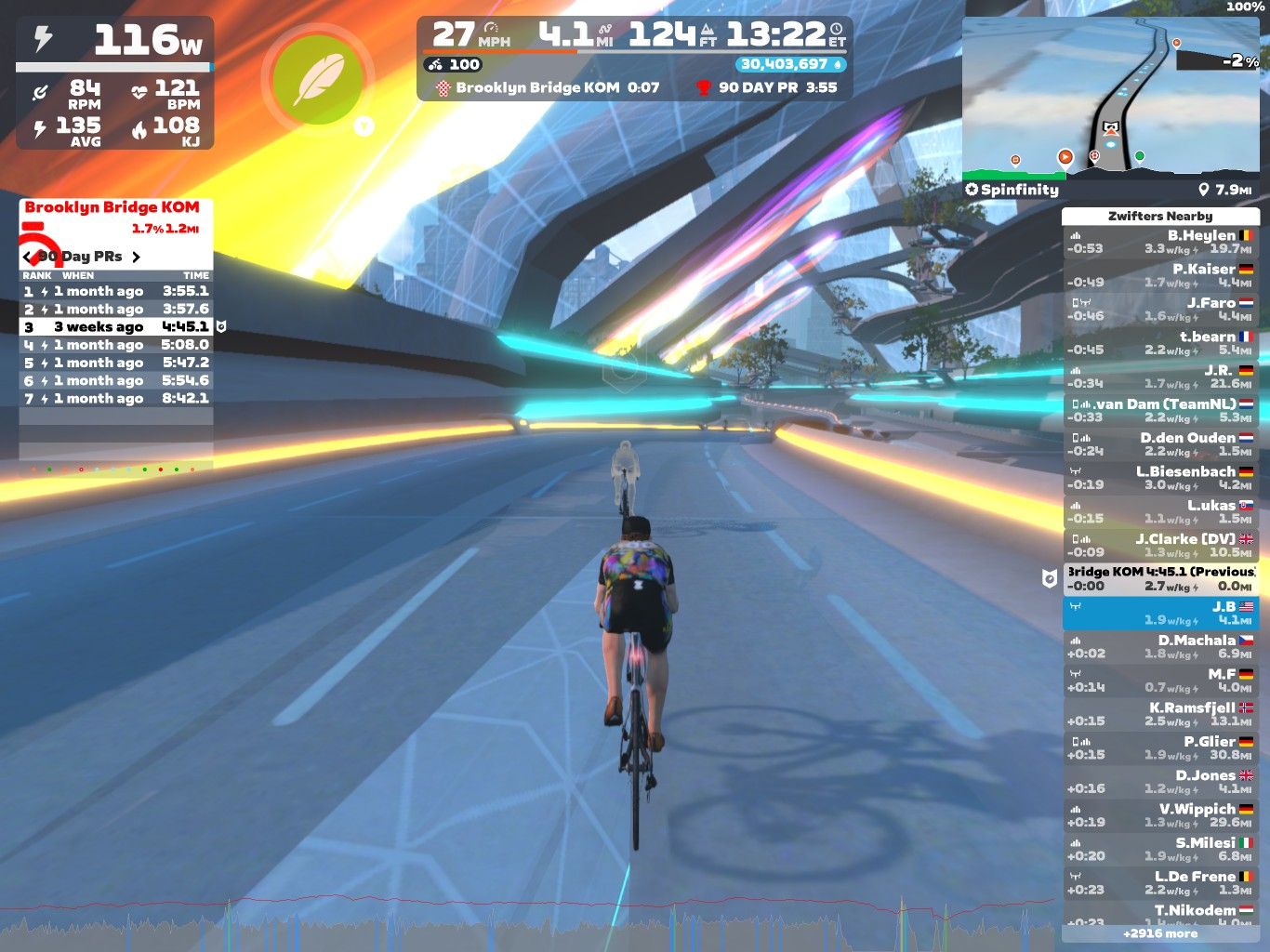
Task: Select B.Heylen in Zwifters Nearby list
Action: [x=1160, y=242]
